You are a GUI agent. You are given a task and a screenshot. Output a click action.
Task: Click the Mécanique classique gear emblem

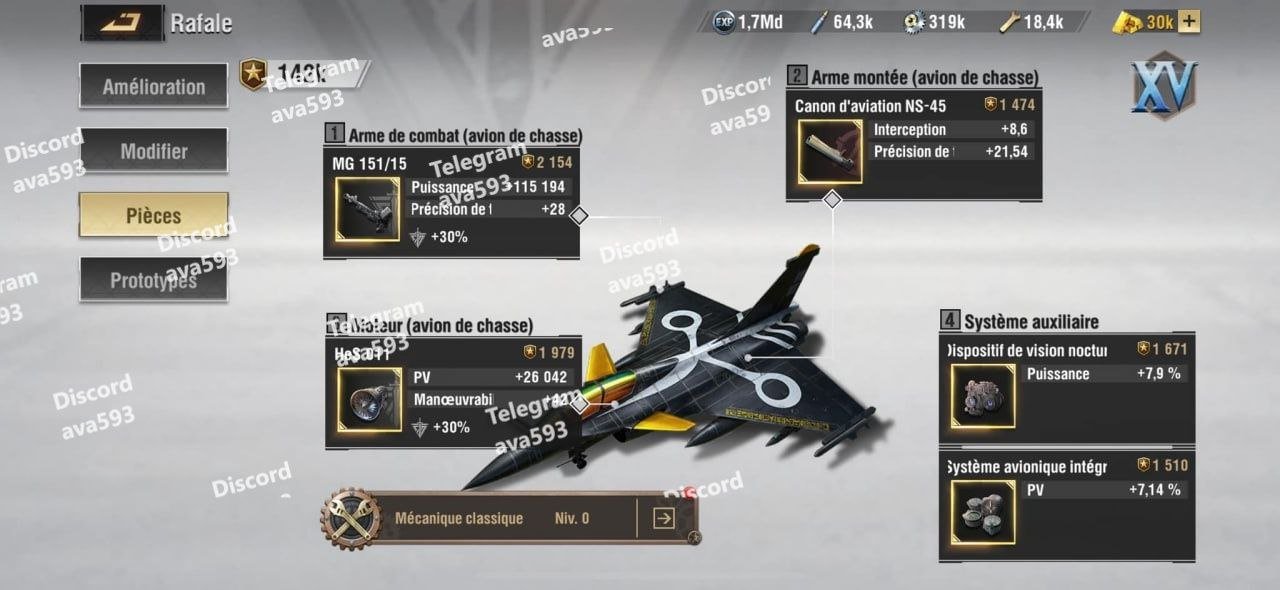pos(351,519)
